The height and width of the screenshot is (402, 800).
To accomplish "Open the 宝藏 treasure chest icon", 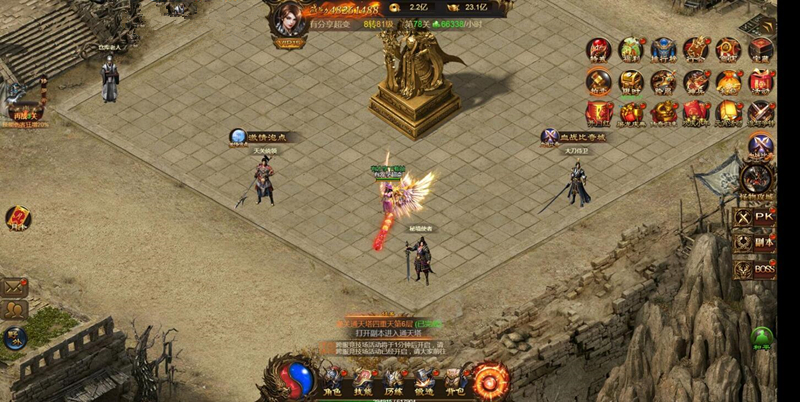I will 761,50.
